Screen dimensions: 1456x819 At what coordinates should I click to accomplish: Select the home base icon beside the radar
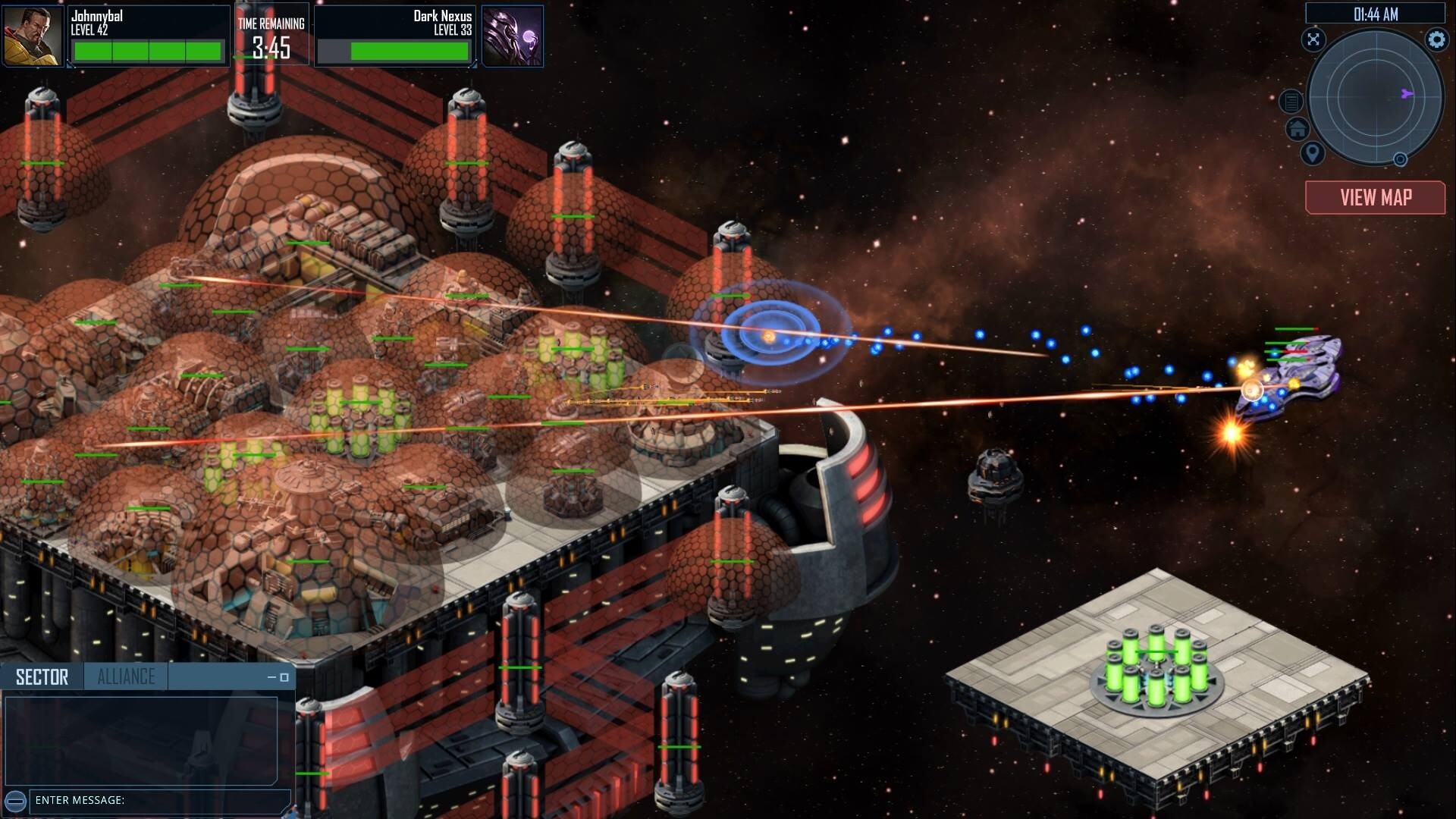click(1298, 129)
